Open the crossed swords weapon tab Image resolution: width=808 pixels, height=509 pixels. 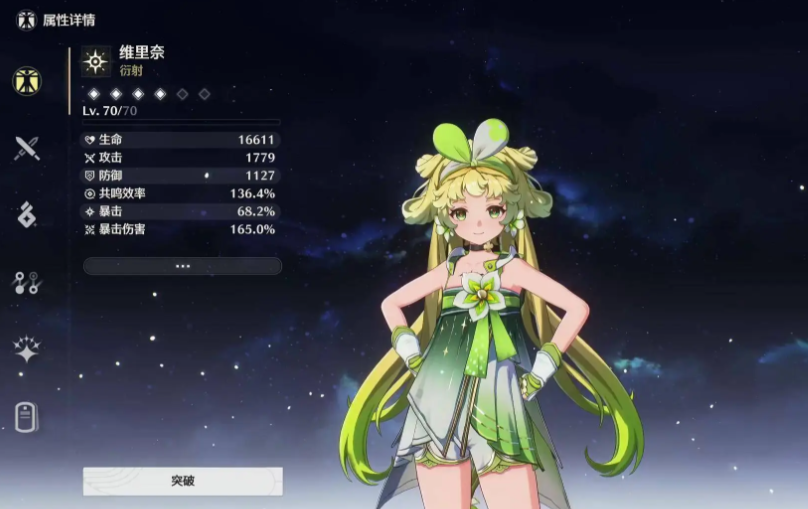click(27, 149)
